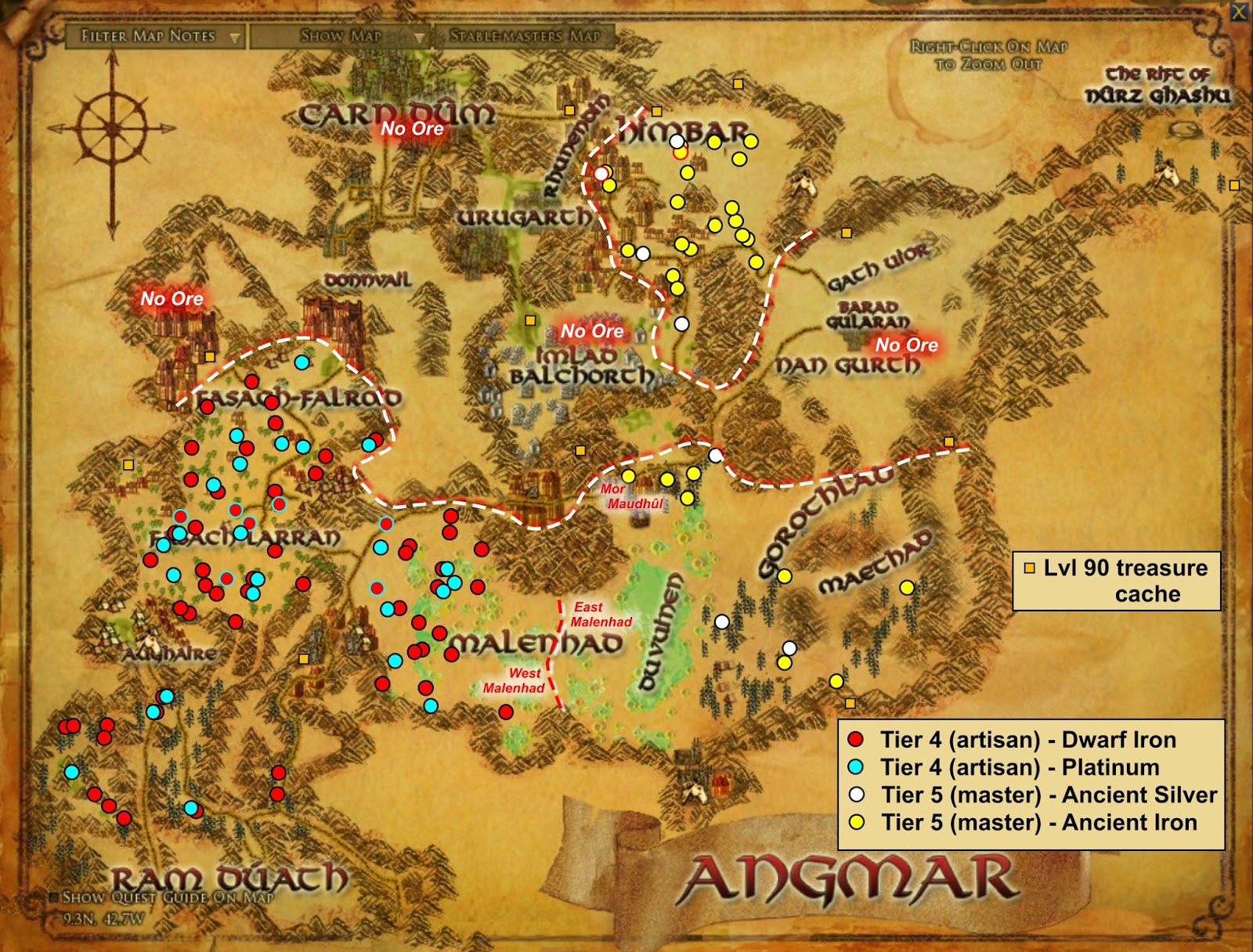Select the Lvl 90 treasure cache legend icon
1253x952 pixels.
click(1031, 566)
